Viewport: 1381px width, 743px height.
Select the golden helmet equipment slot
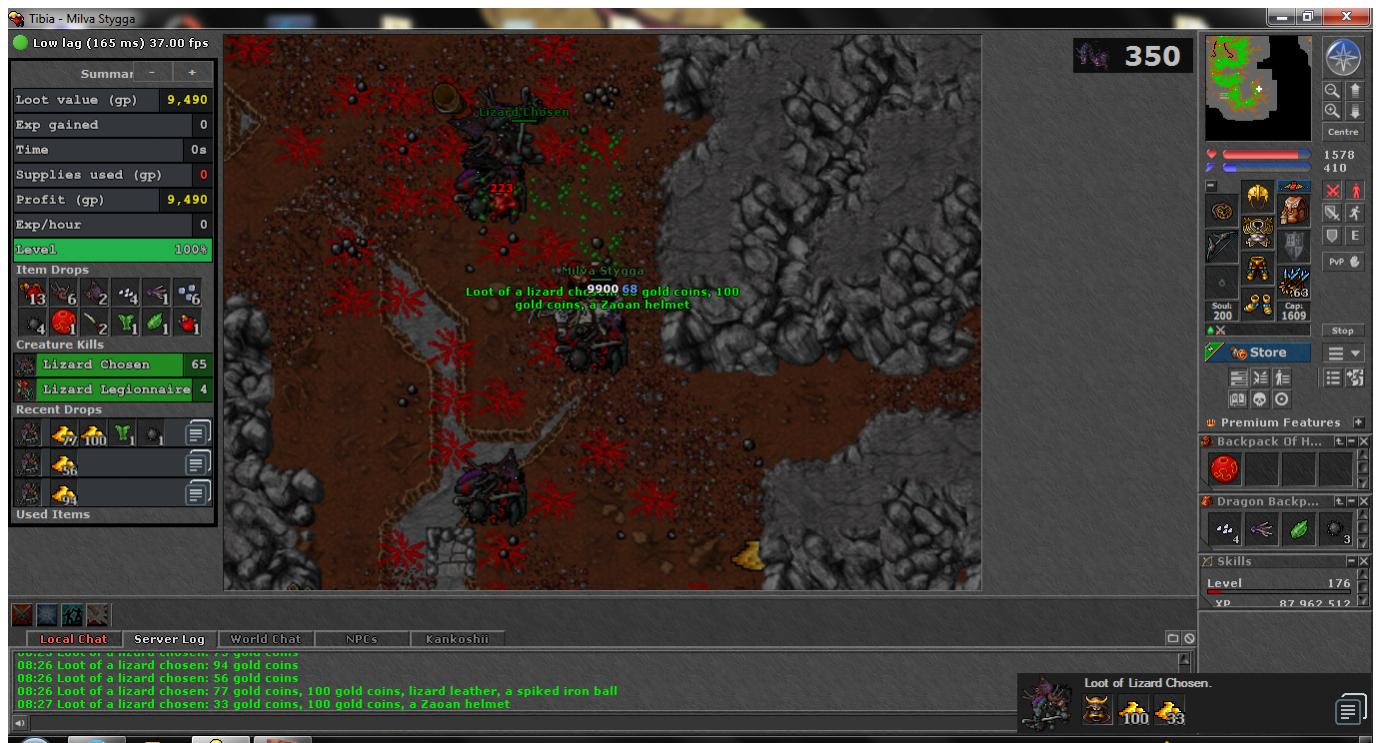tap(1257, 197)
